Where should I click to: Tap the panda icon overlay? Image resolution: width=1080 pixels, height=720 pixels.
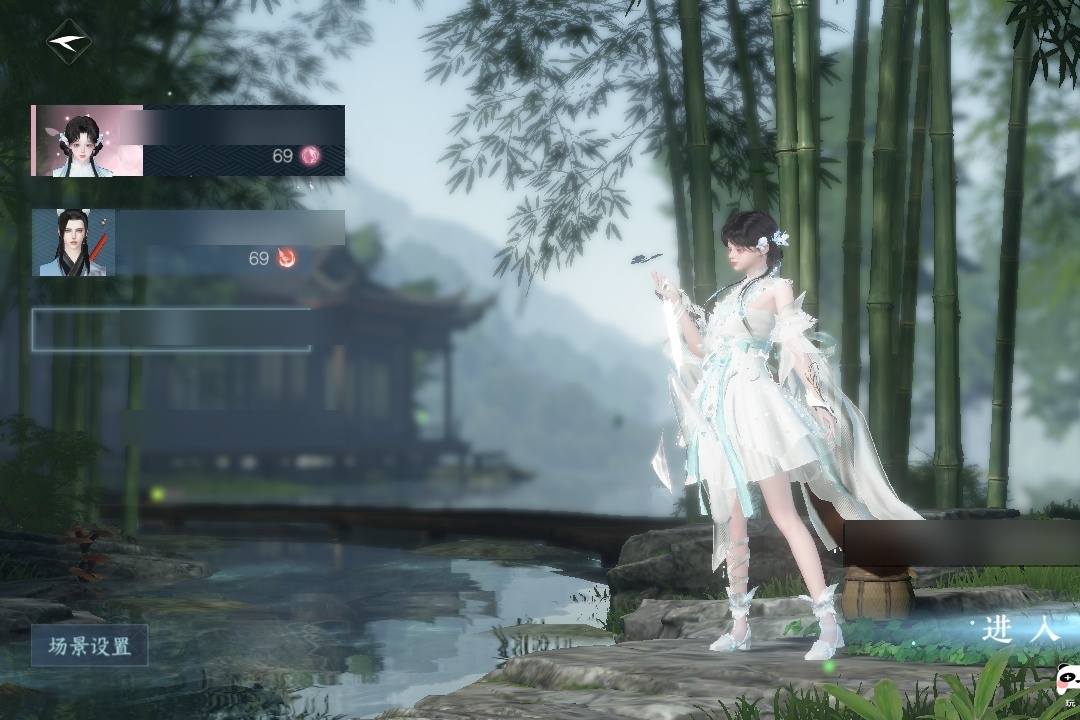1065,686
